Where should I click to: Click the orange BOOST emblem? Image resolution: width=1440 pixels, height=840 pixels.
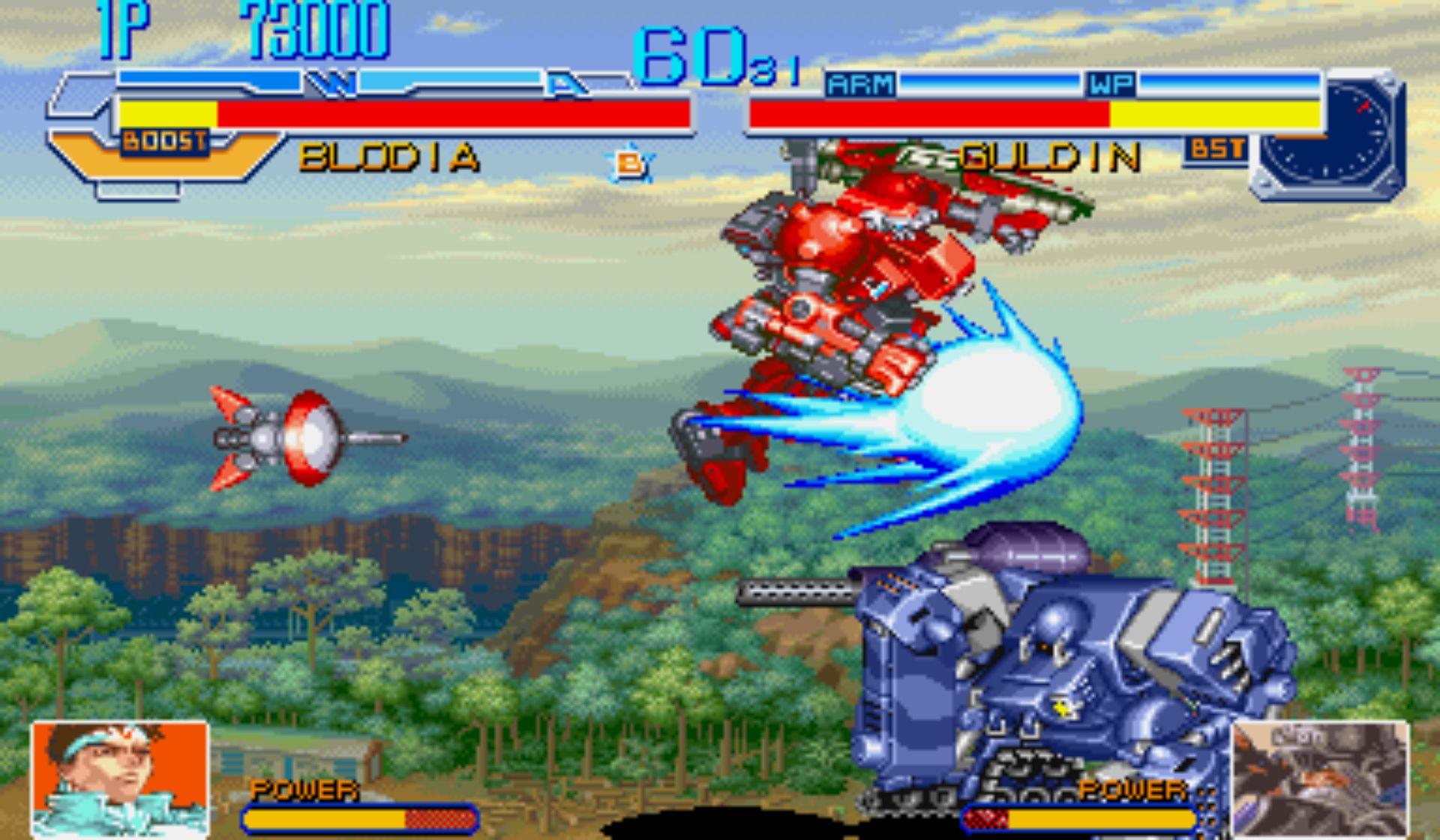coord(165,142)
